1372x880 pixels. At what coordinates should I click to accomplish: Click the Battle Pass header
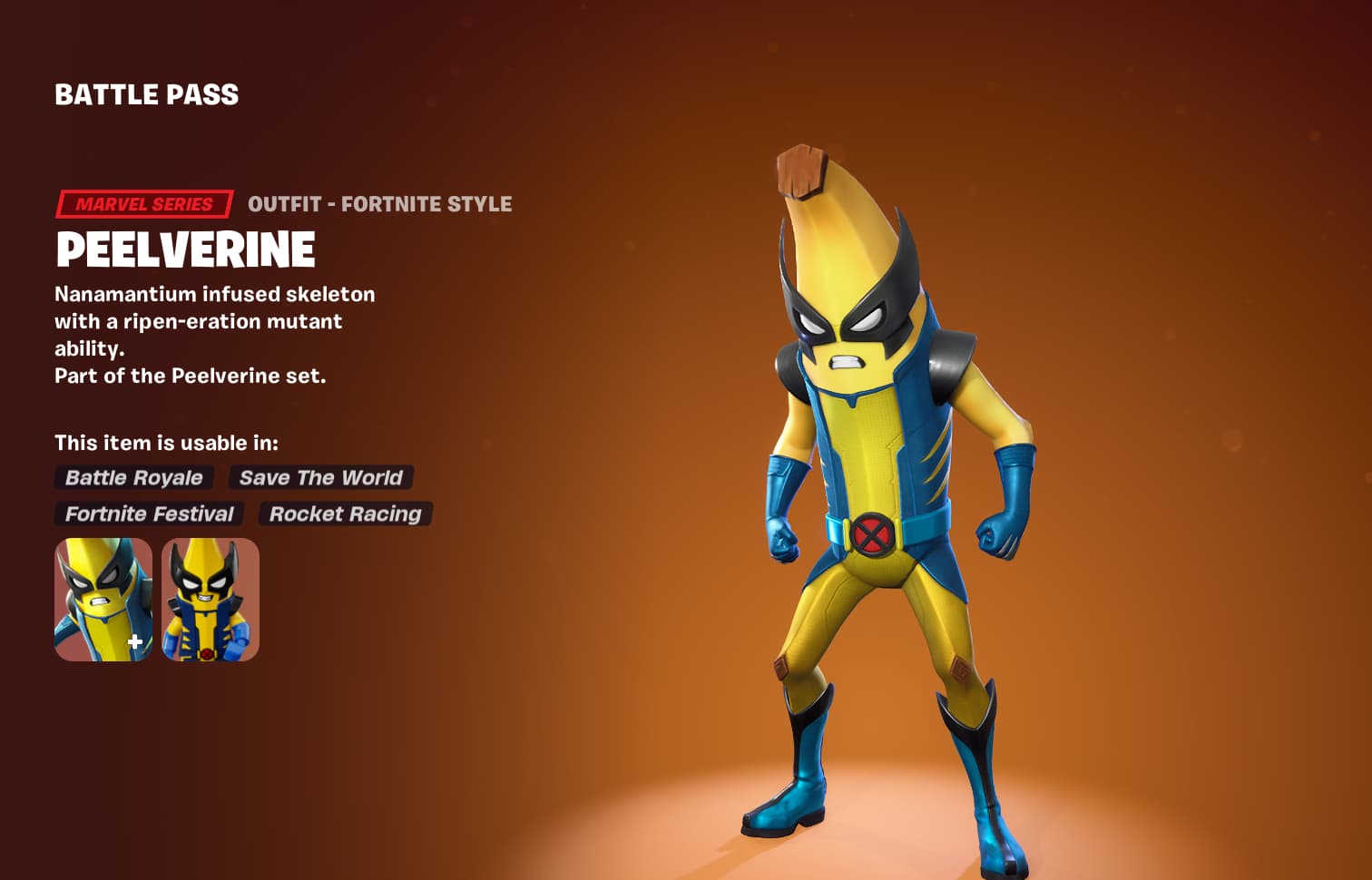point(145,93)
